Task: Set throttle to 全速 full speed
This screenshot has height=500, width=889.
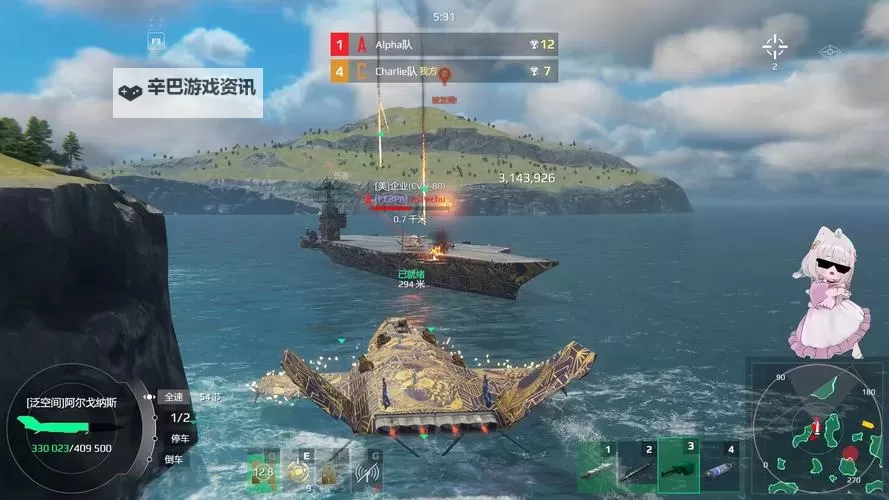Action: coord(174,397)
